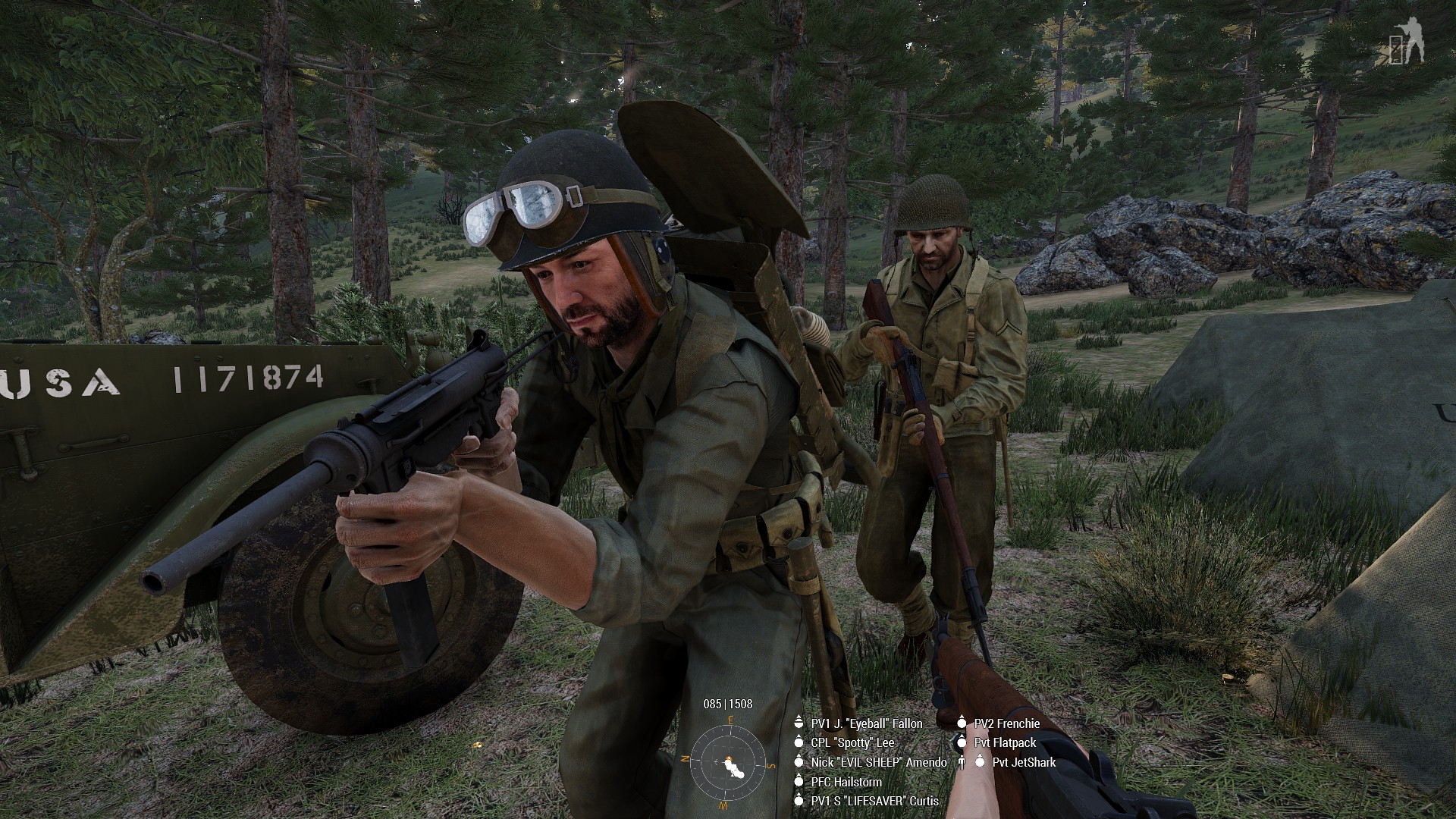Choose PV2 Frenchie in the squad list

(1006, 723)
